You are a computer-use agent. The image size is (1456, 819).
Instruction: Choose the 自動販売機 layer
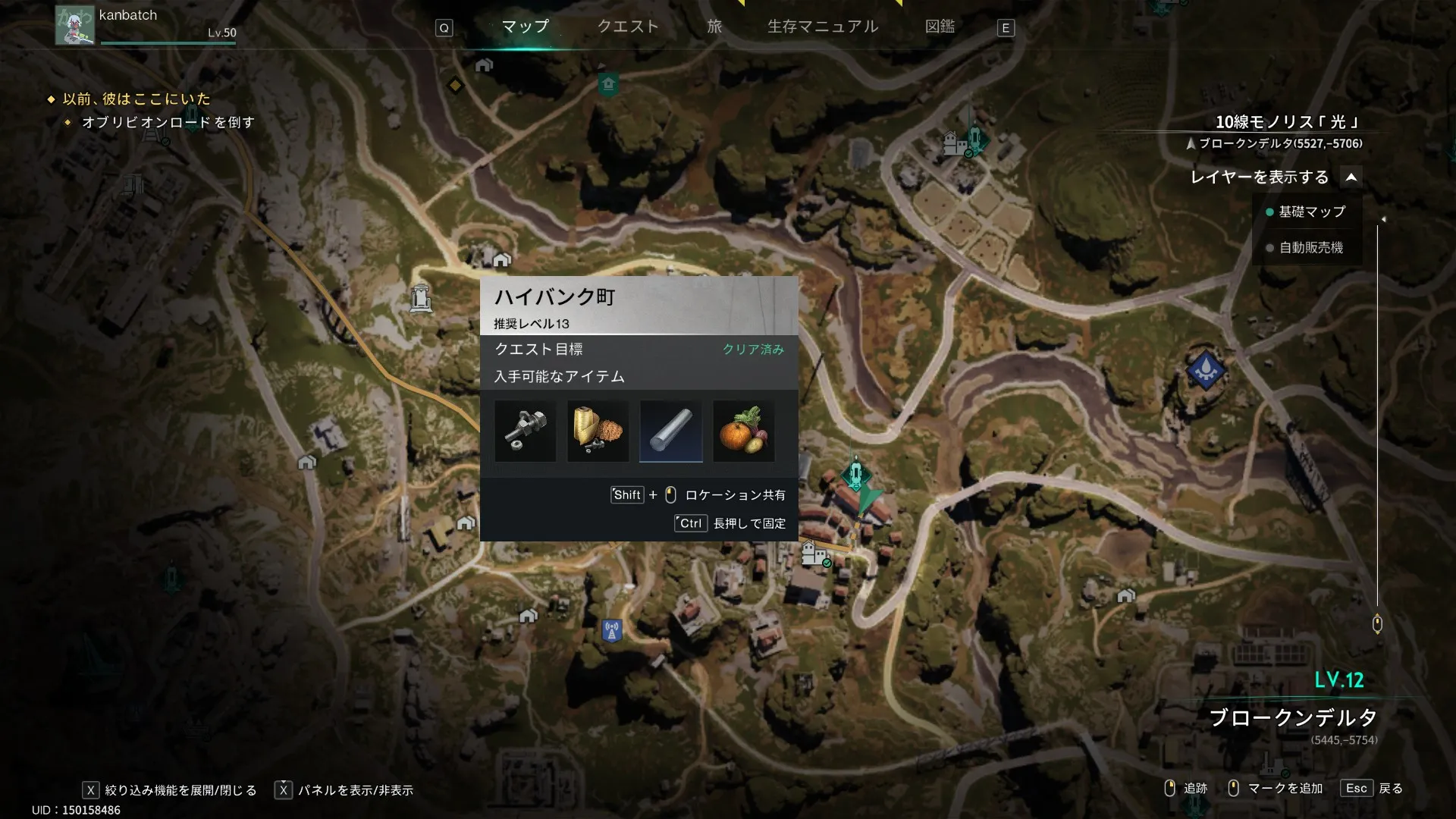coord(1310,248)
